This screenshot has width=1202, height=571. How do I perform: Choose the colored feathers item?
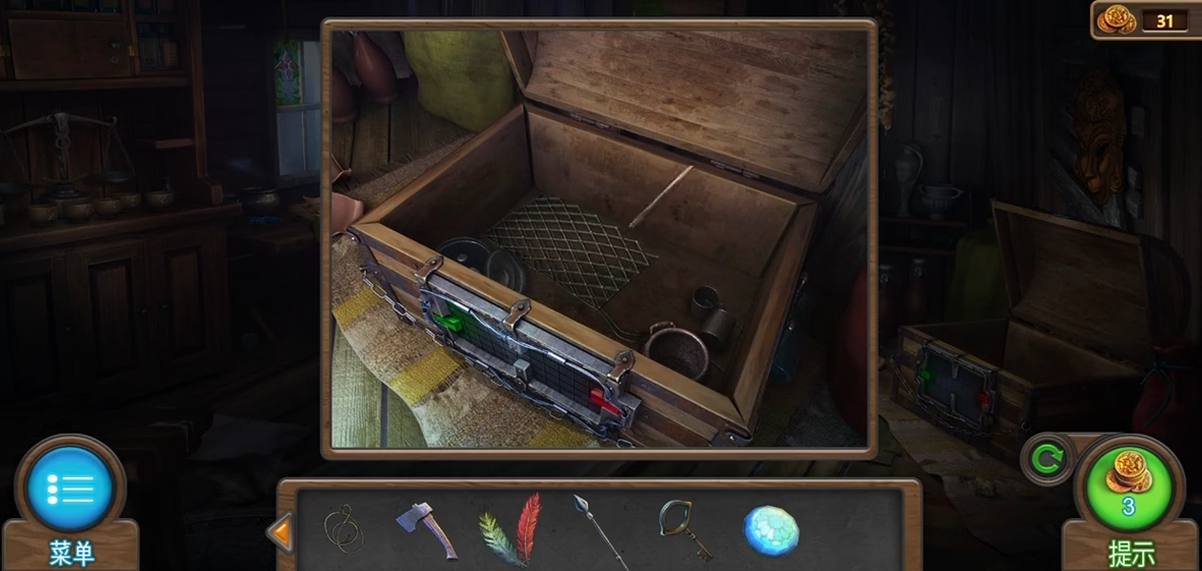tap(511, 530)
